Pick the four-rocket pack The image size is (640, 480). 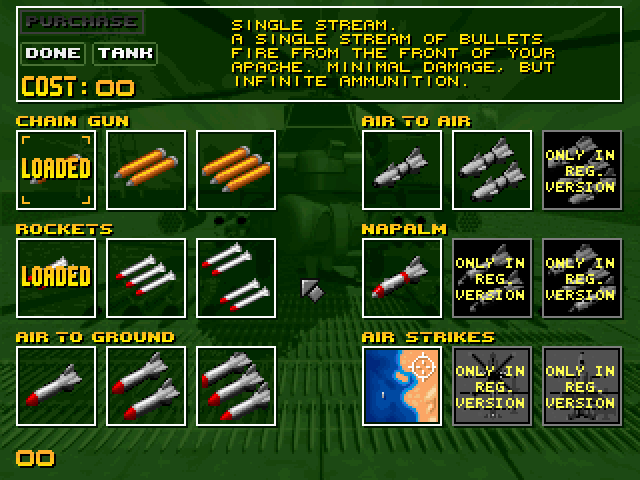[236, 278]
